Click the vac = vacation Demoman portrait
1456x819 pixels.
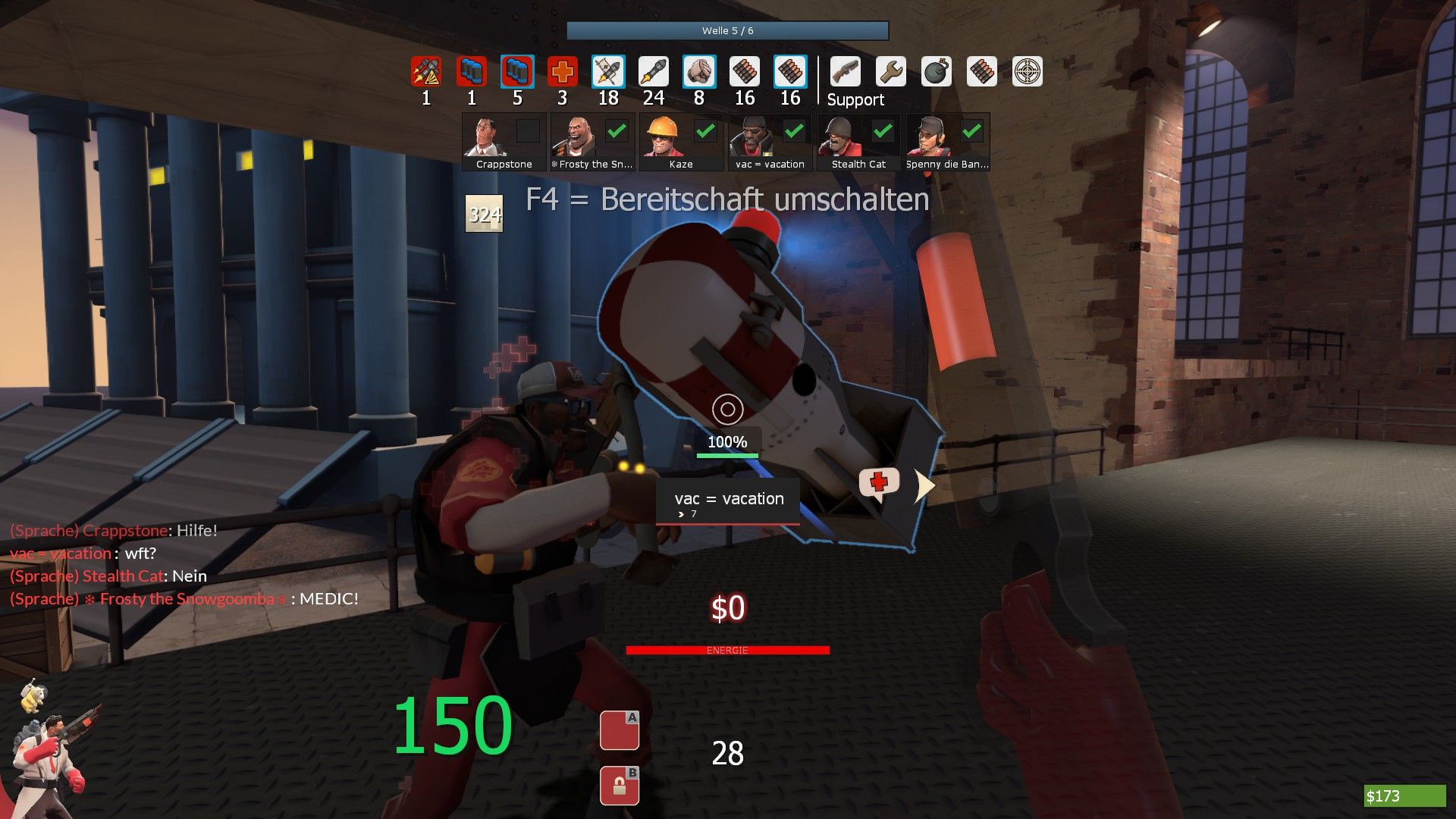752,136
